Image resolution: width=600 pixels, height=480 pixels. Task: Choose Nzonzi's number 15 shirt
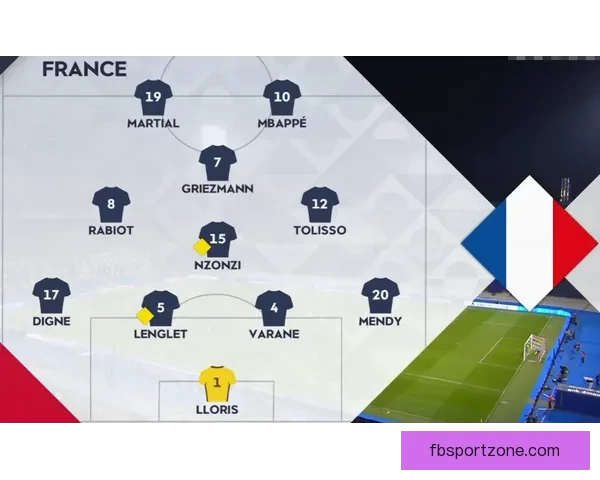point(219,239)
